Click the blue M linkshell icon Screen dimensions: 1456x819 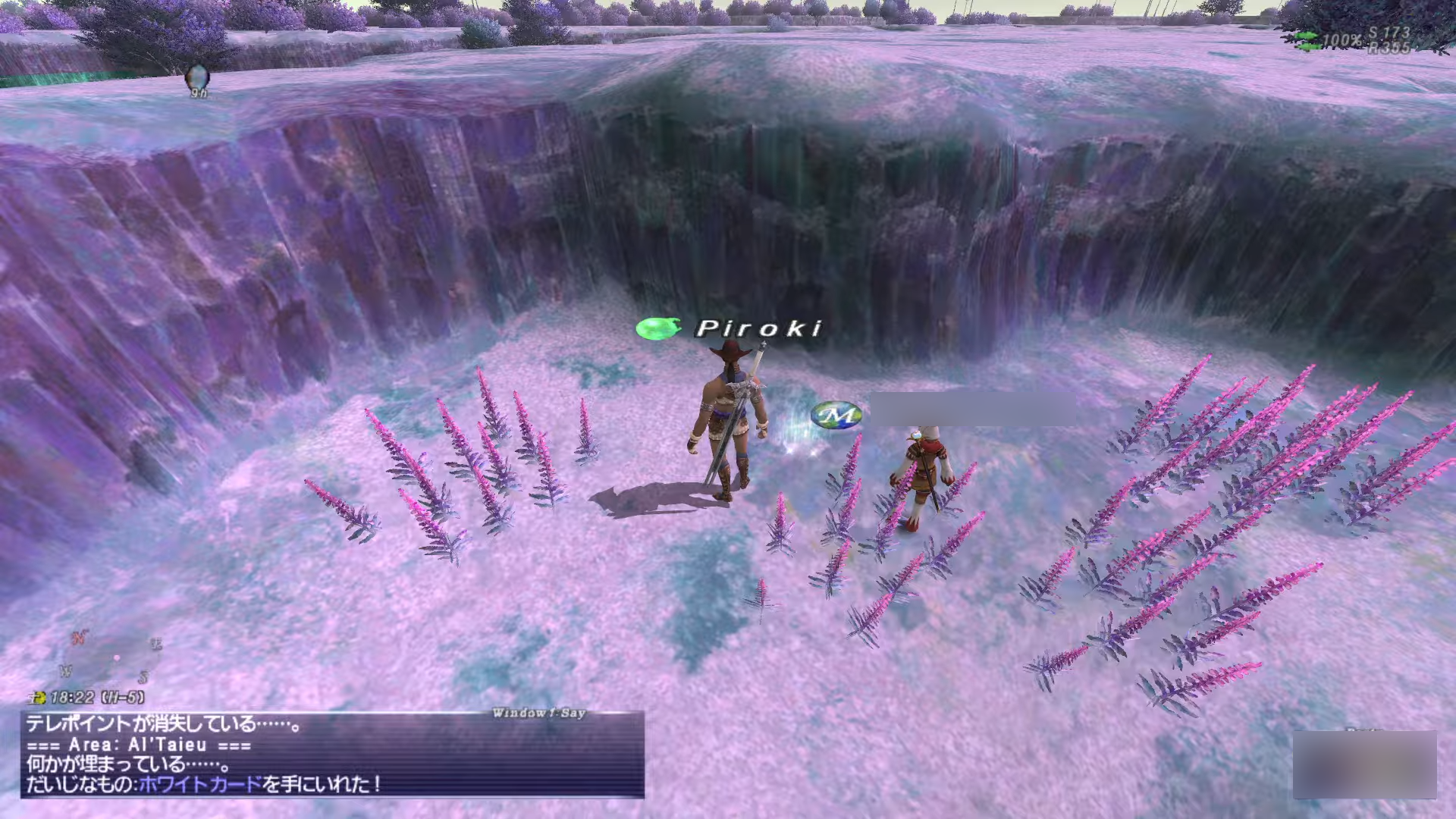[836, 415]
